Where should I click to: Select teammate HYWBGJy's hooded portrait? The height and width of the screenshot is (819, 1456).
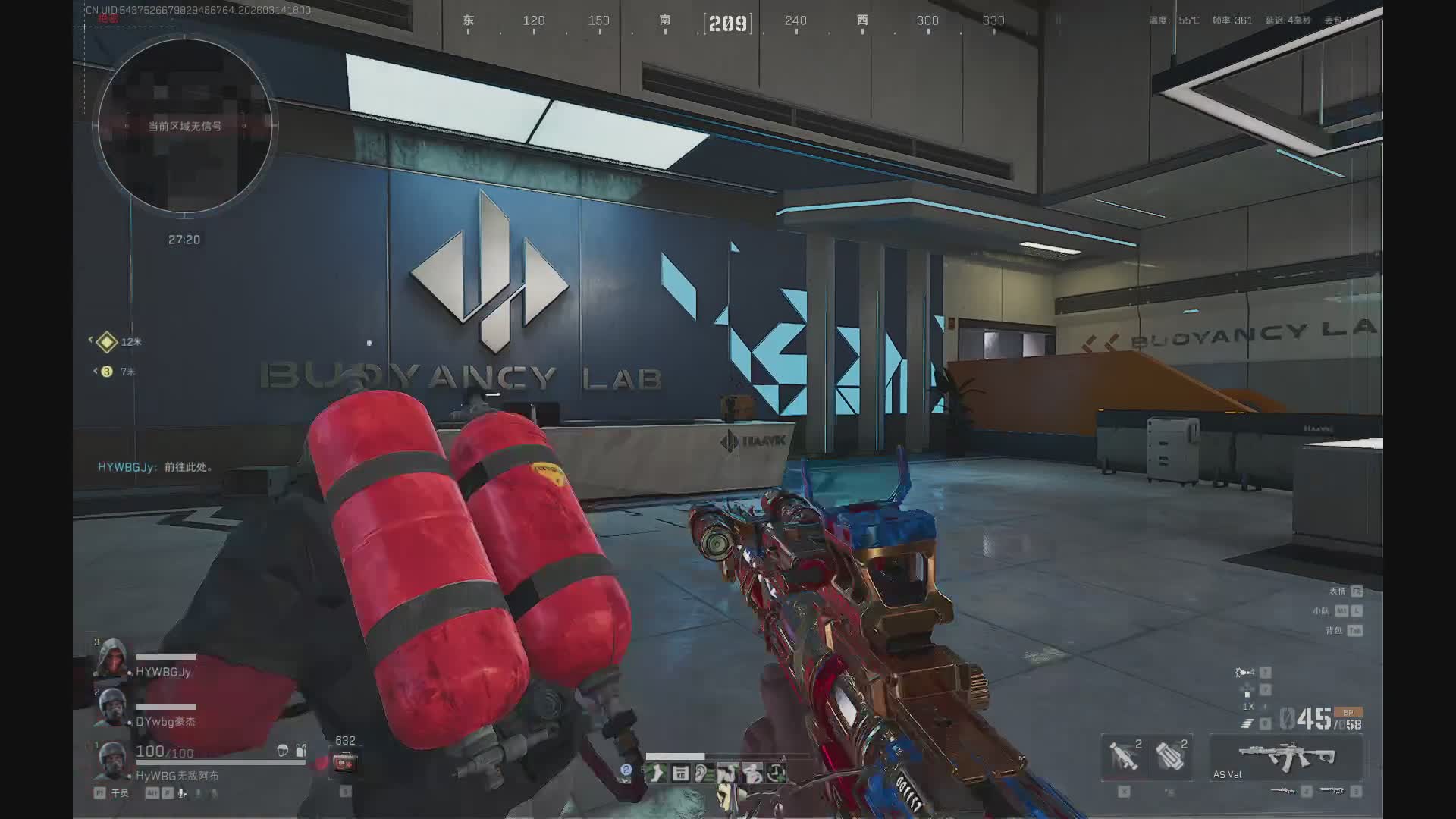click(112, 658)
